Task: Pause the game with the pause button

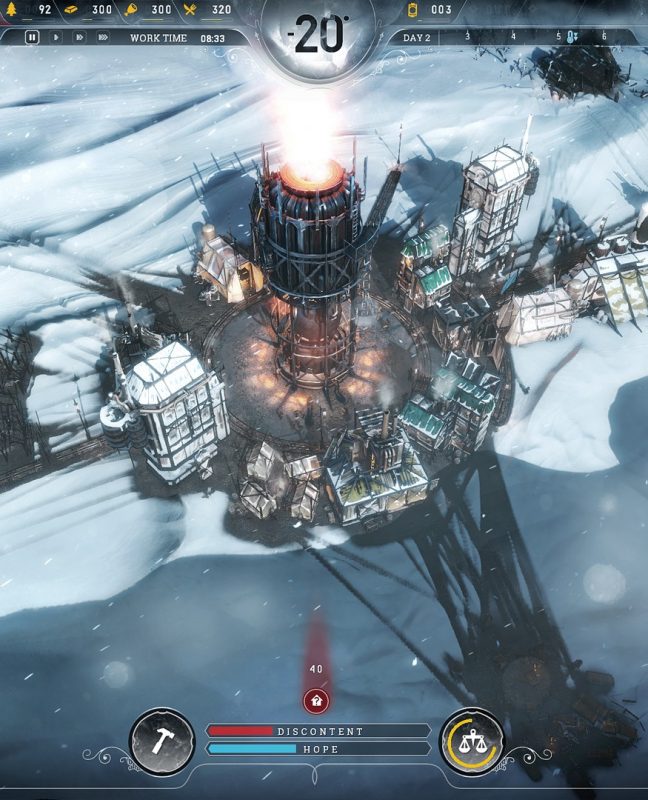Action: 32,37
